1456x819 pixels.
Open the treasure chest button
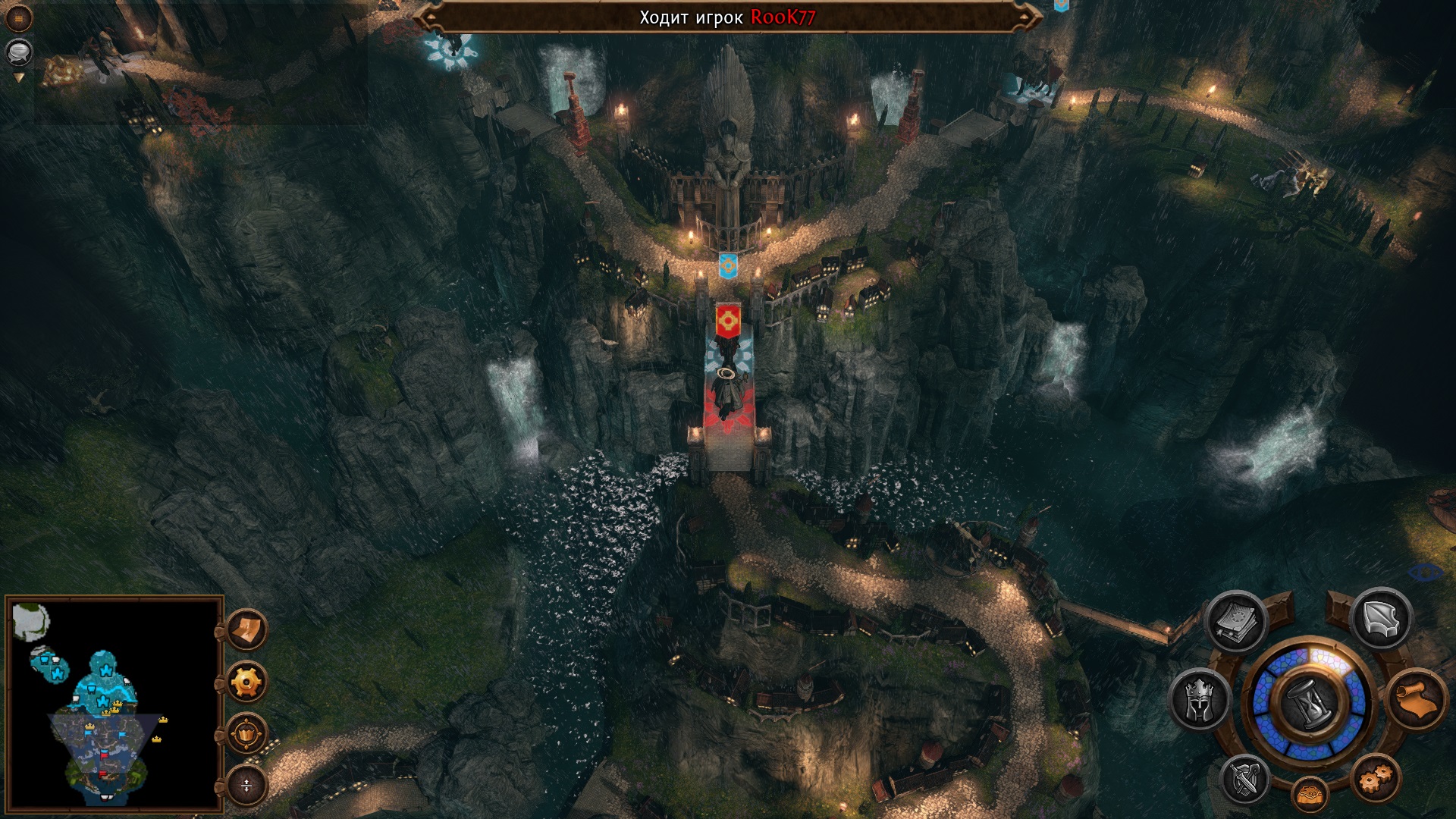tap(1310, 795)
